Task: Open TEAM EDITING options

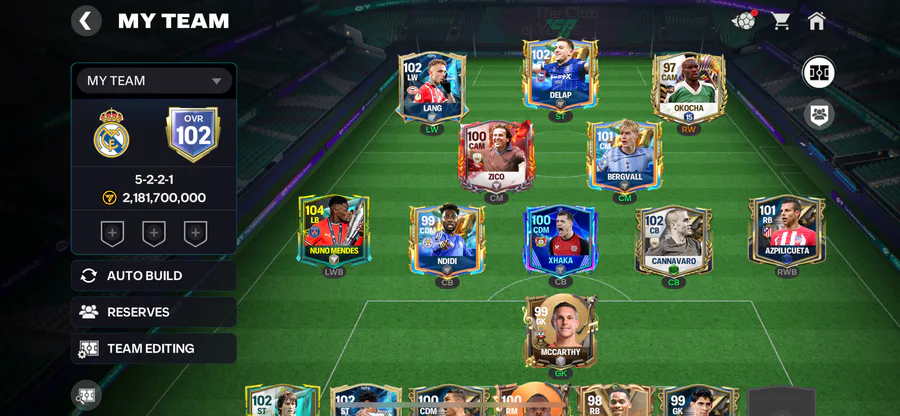Action: coord(154,349)
